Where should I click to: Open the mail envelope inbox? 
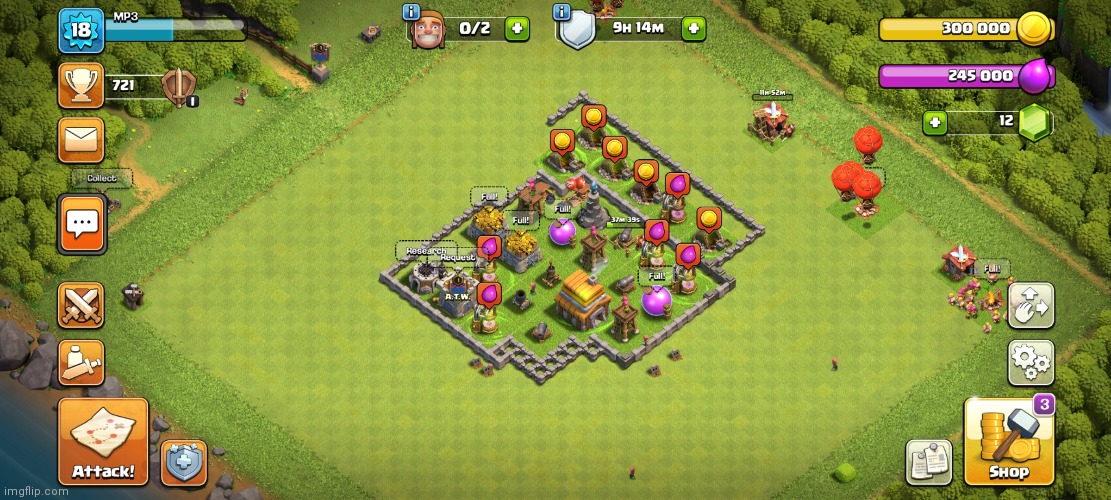click(x=81, y=139)
